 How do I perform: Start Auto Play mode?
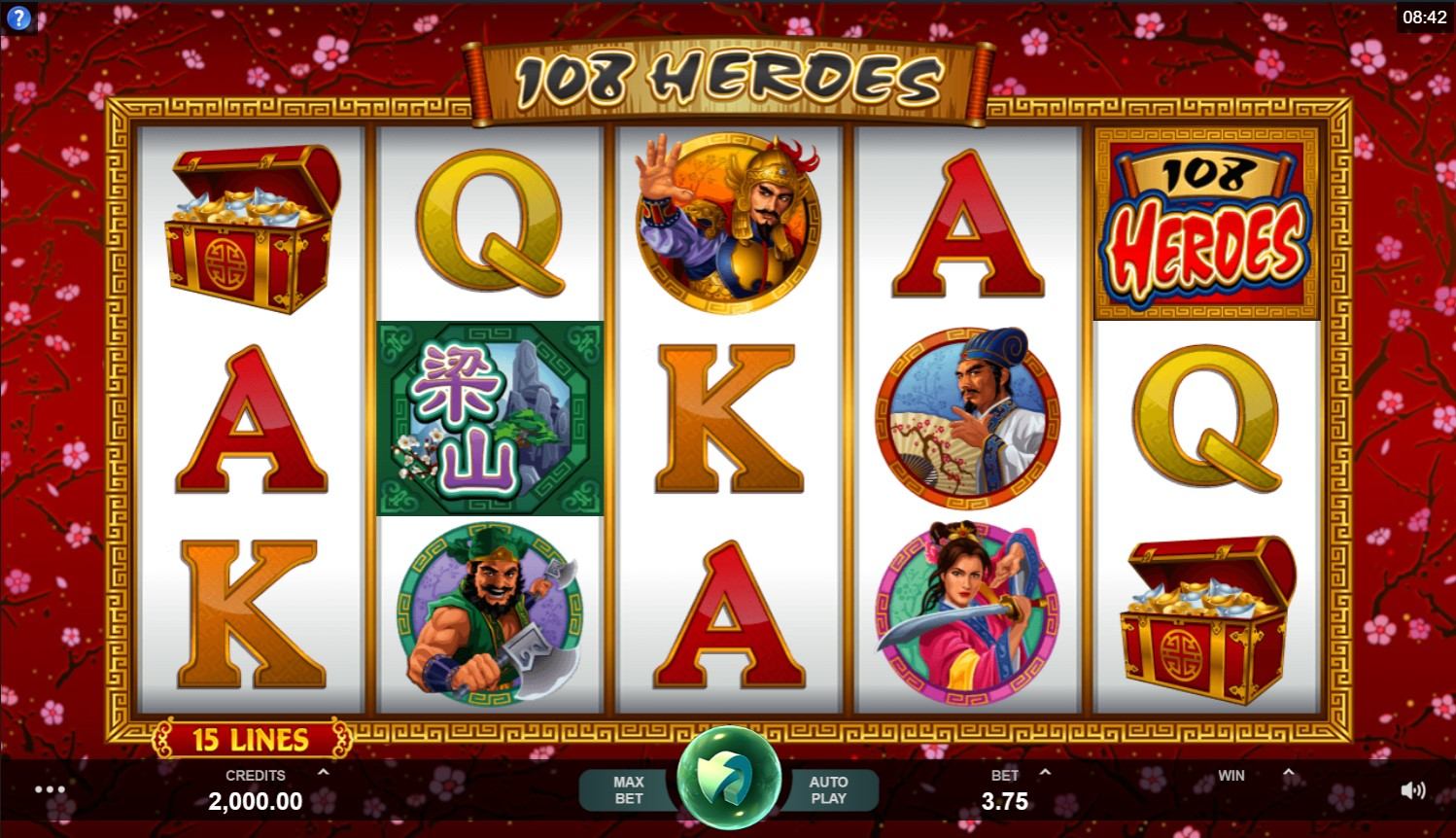pyautogui.click(x=828, y=789)
